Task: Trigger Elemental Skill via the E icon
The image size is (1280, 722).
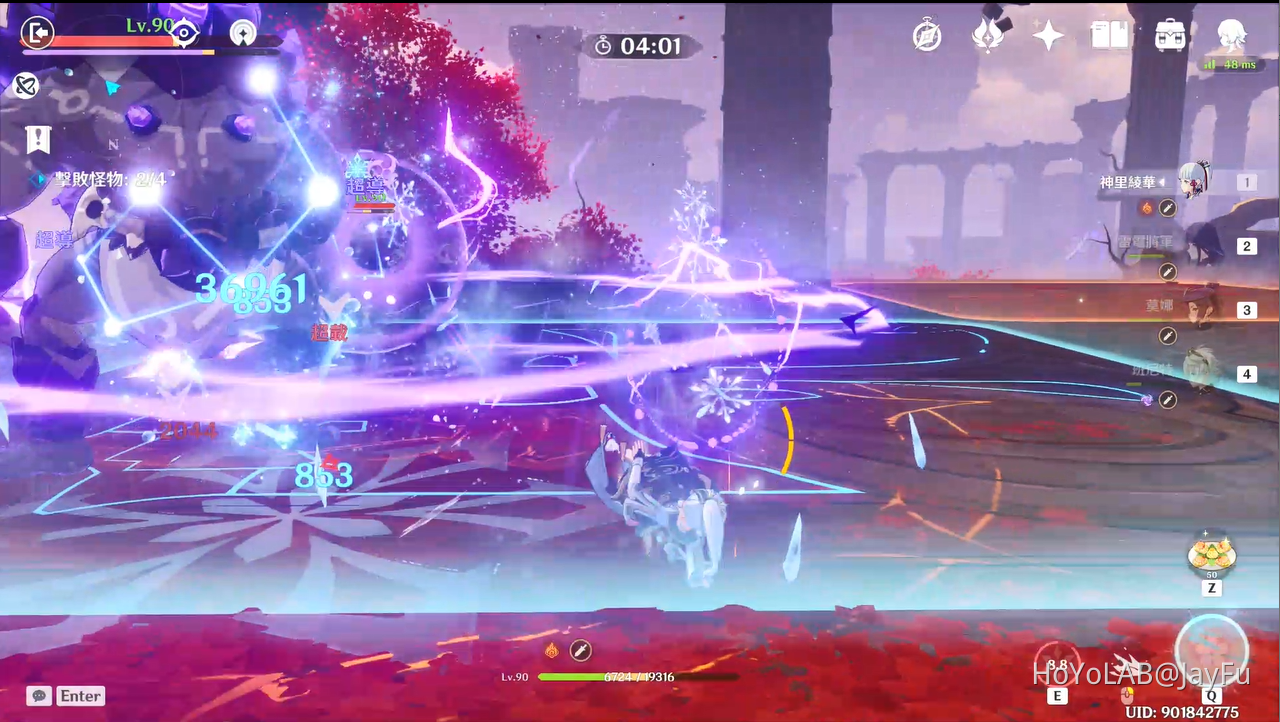Action: (x=1057, y=662)
